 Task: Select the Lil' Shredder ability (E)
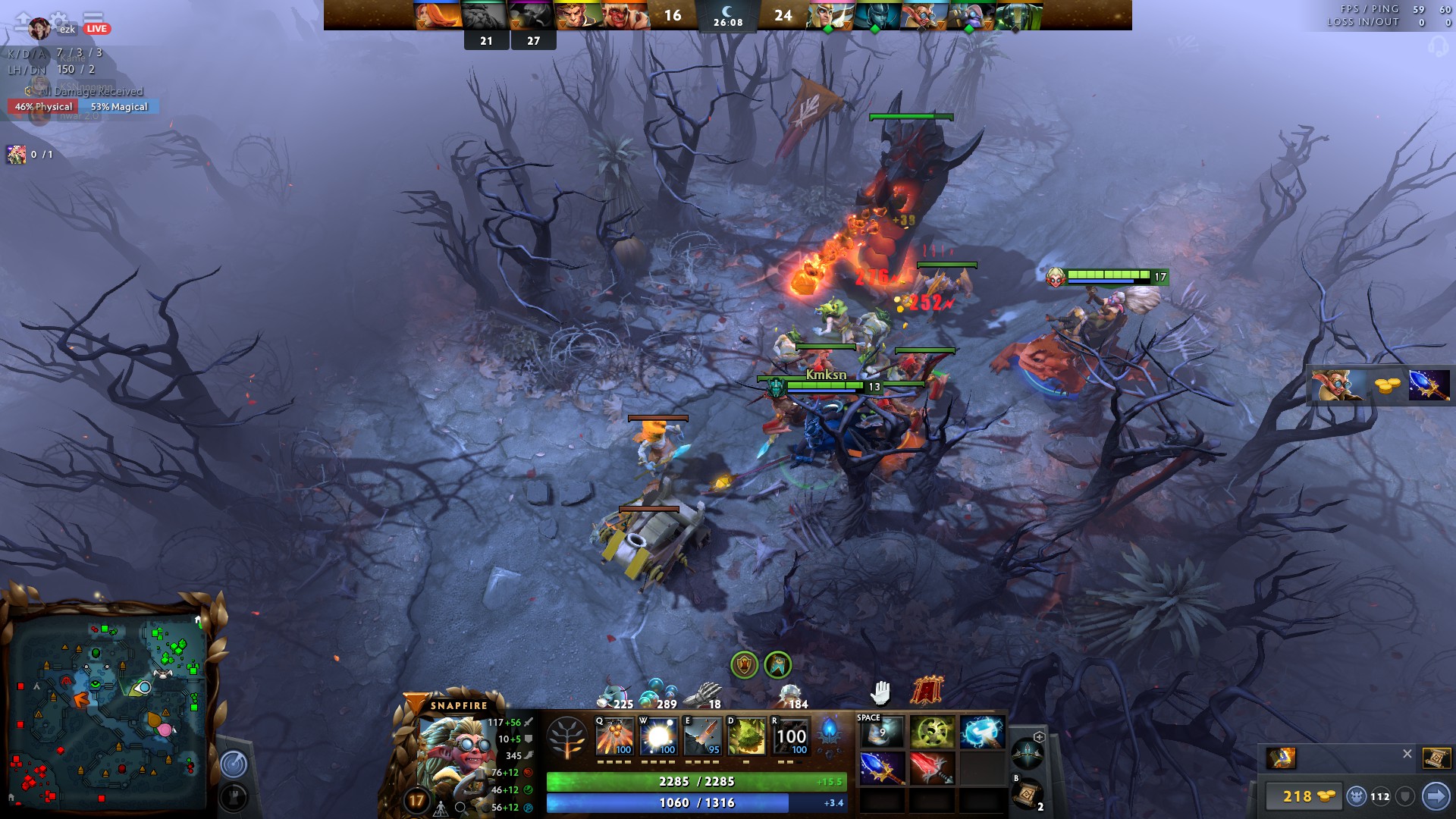(x=704, y=736)
